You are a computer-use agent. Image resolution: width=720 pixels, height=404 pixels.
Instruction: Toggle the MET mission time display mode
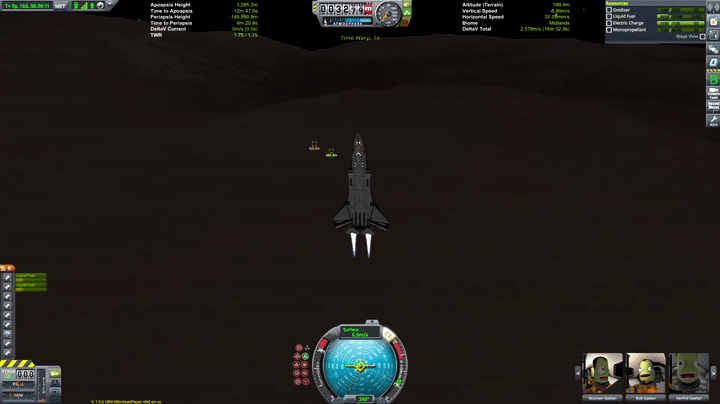pyautogui.click(x=61, y=5)
